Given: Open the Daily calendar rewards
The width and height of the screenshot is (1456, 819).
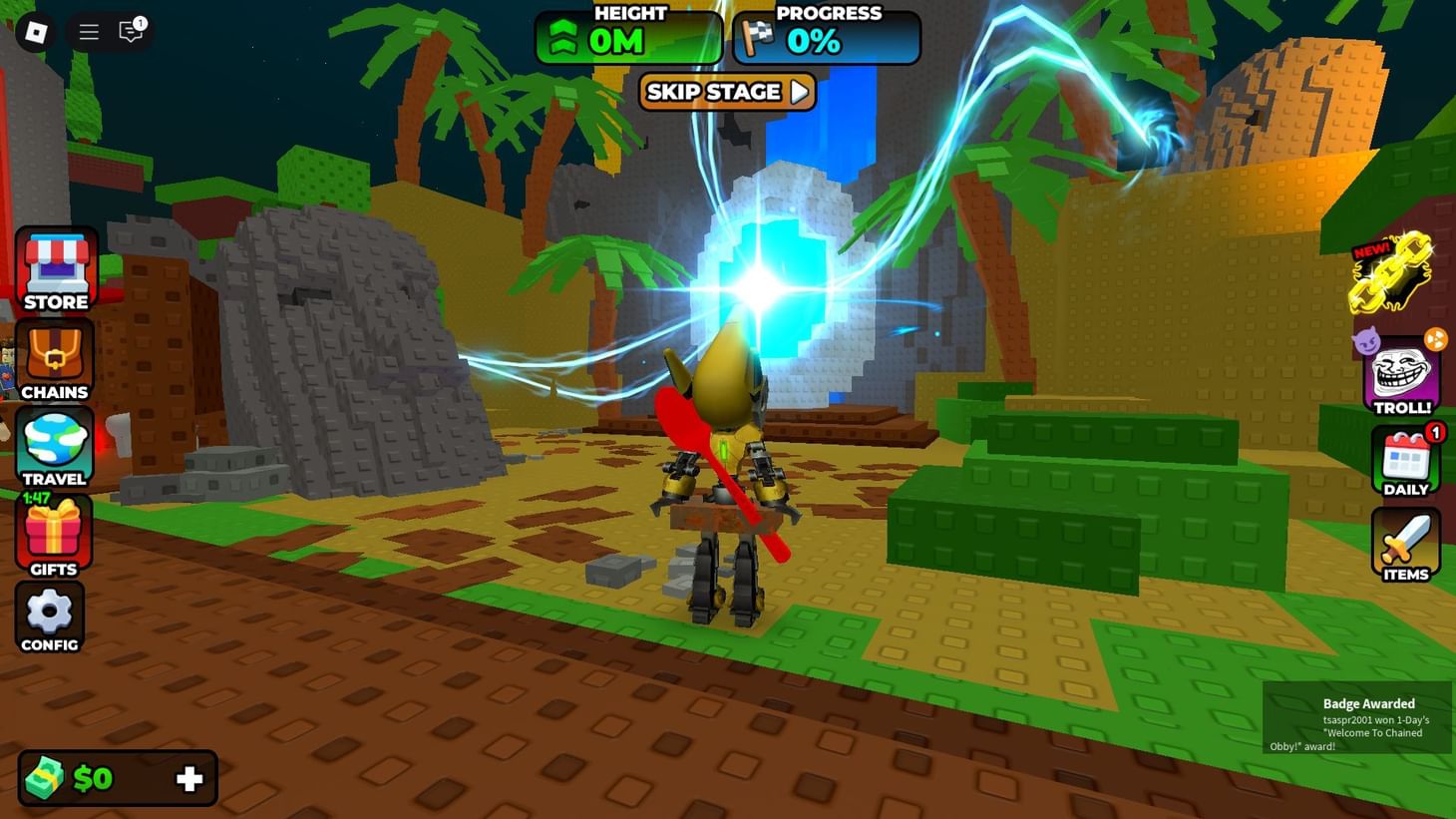Looking at the screenshot, I should pos(1406,459).
